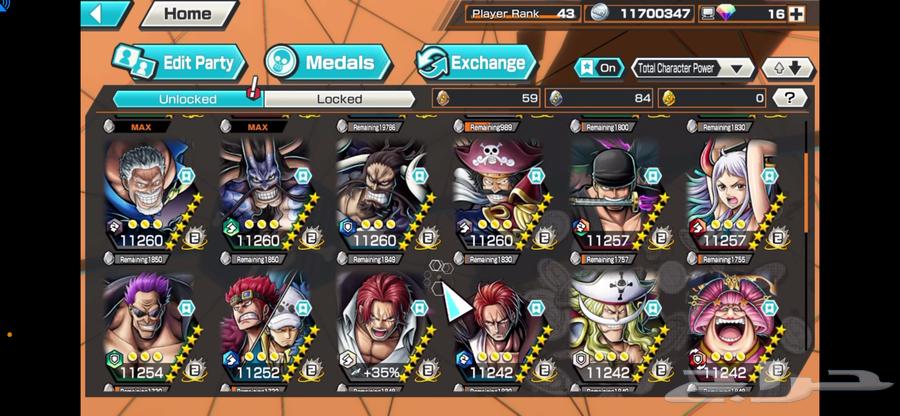Open the Medals menu
900x416 pixels.
click(327, 62)
